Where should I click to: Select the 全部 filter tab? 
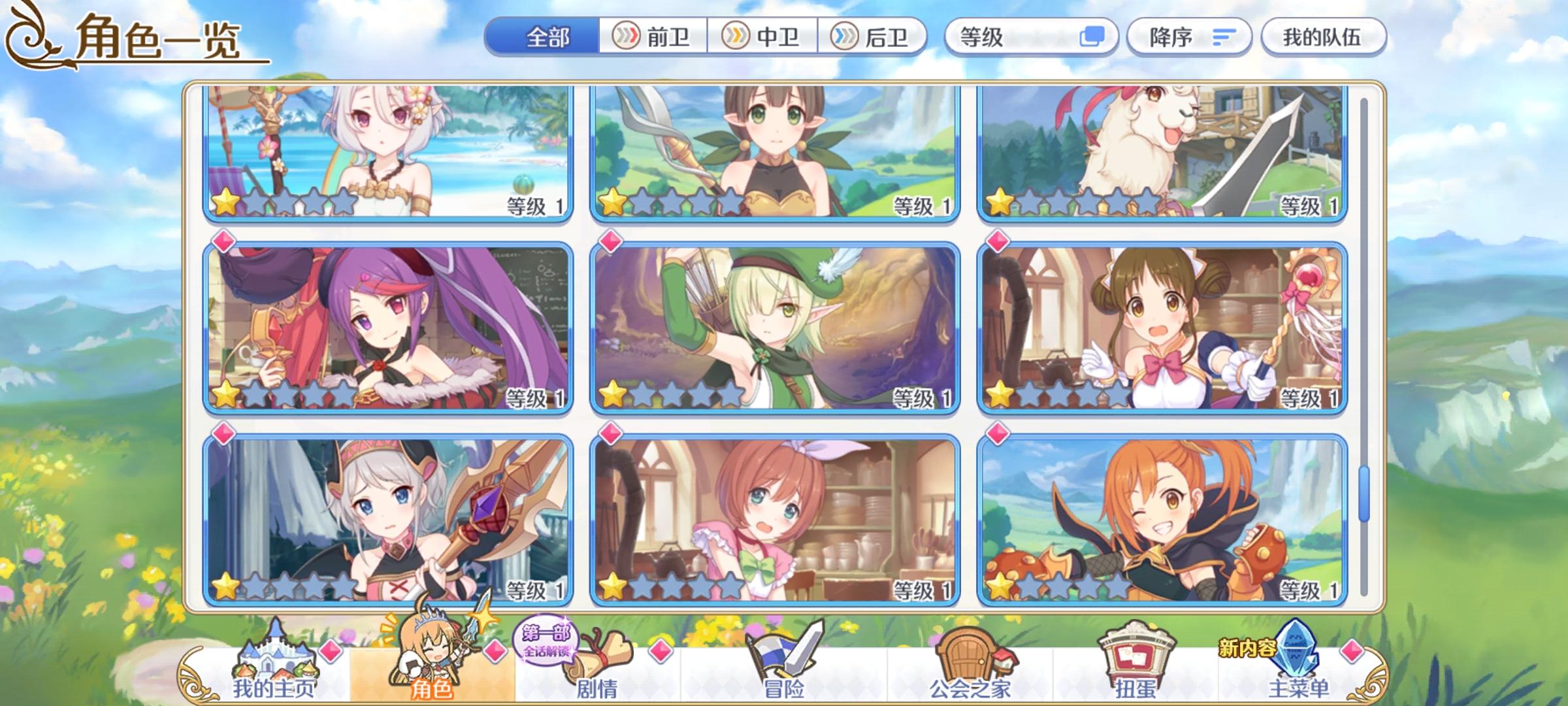pos(547,37)
